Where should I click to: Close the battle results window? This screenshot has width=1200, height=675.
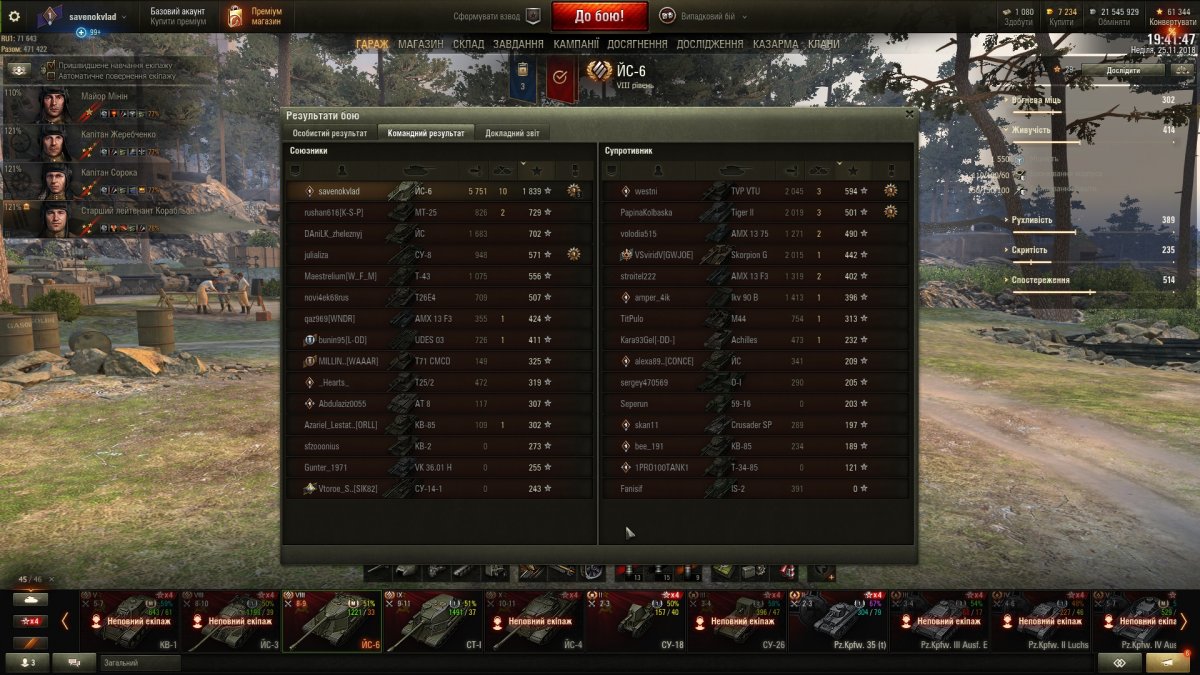coord(908,114)
